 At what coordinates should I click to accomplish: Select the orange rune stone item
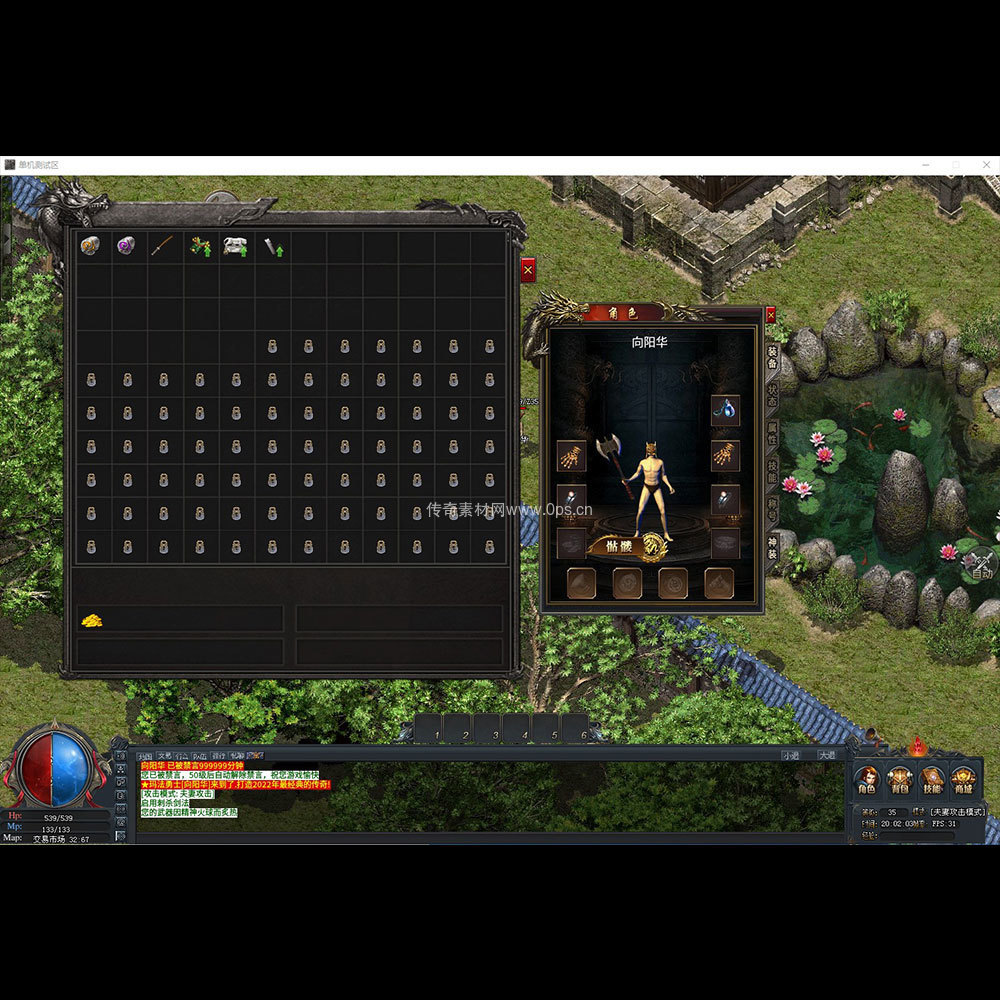click(90, 246)
